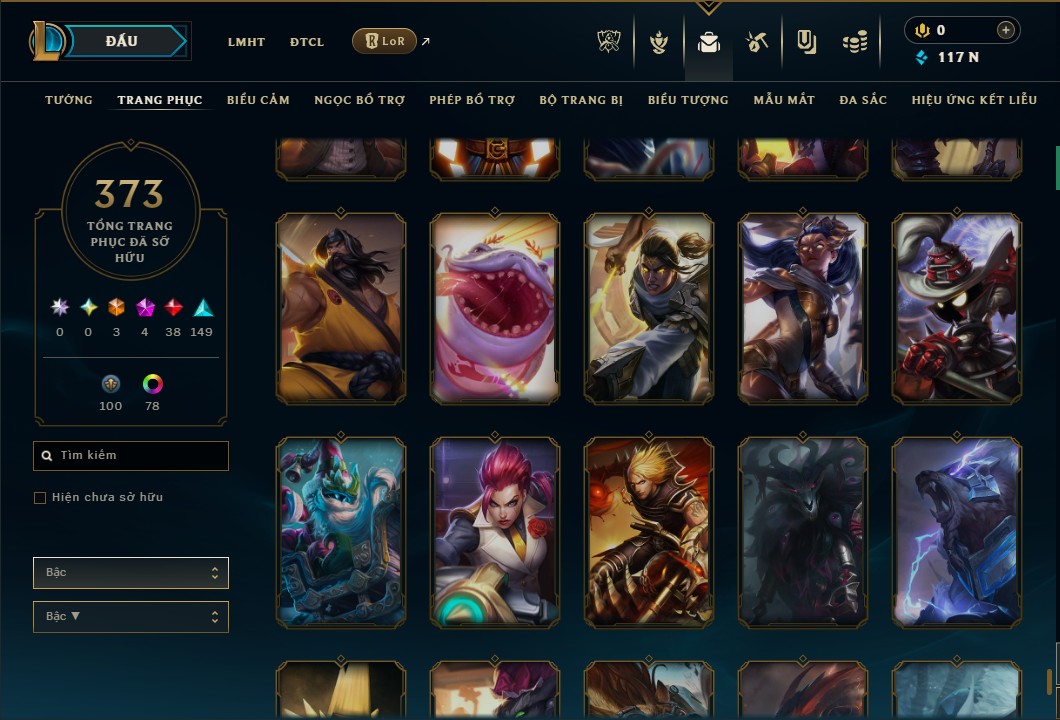Switch to the TƯỚNG champions tab
Image resolution: width=1060 pixels, height=720 pixels.
pos(69,100)
